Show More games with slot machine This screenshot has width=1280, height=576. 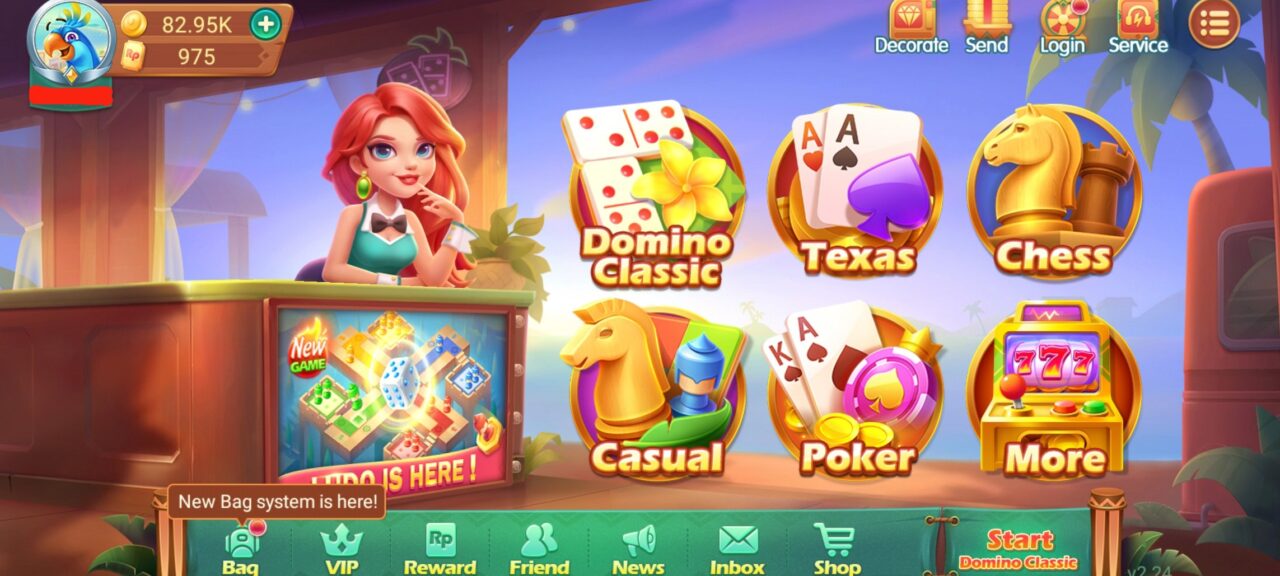click(1055, 395)
